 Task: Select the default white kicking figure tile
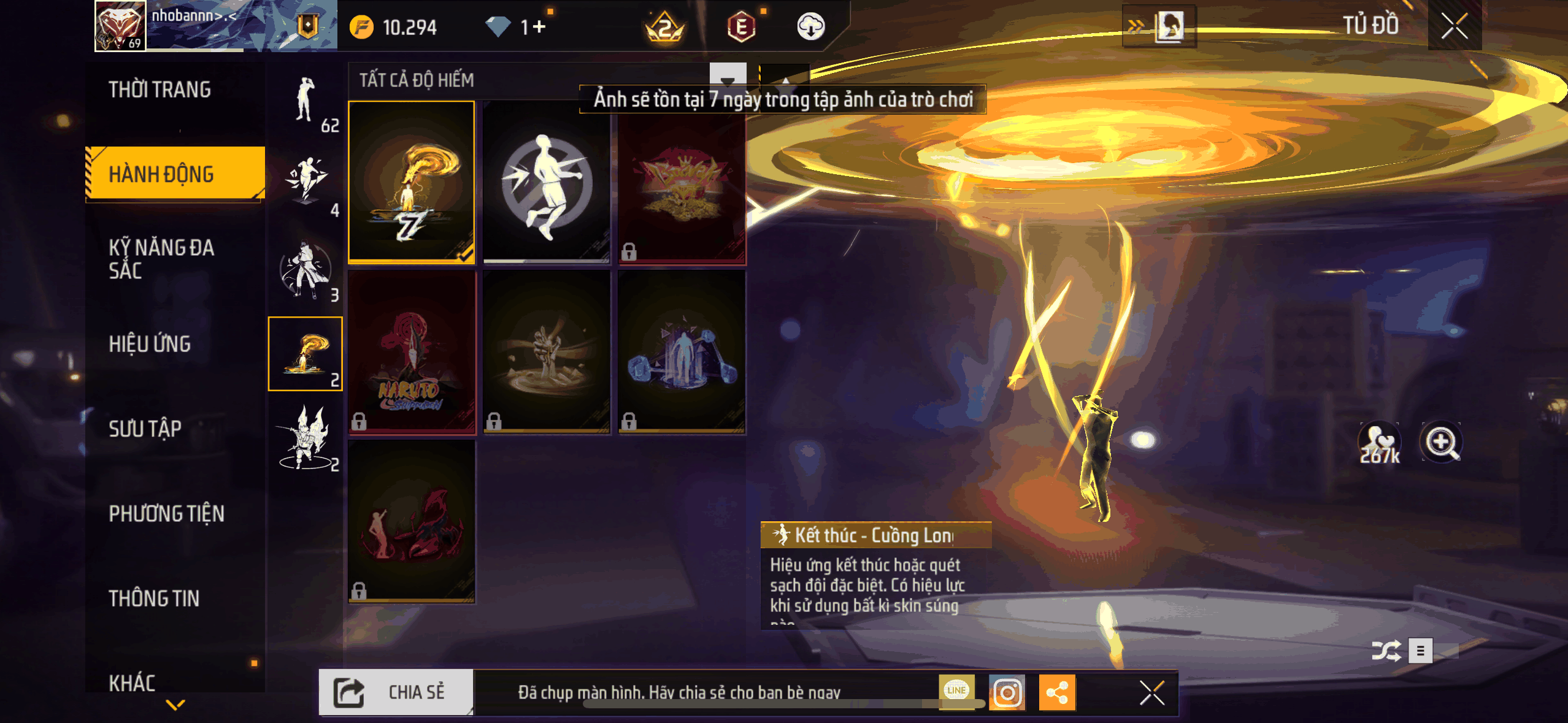pos(546,182)
